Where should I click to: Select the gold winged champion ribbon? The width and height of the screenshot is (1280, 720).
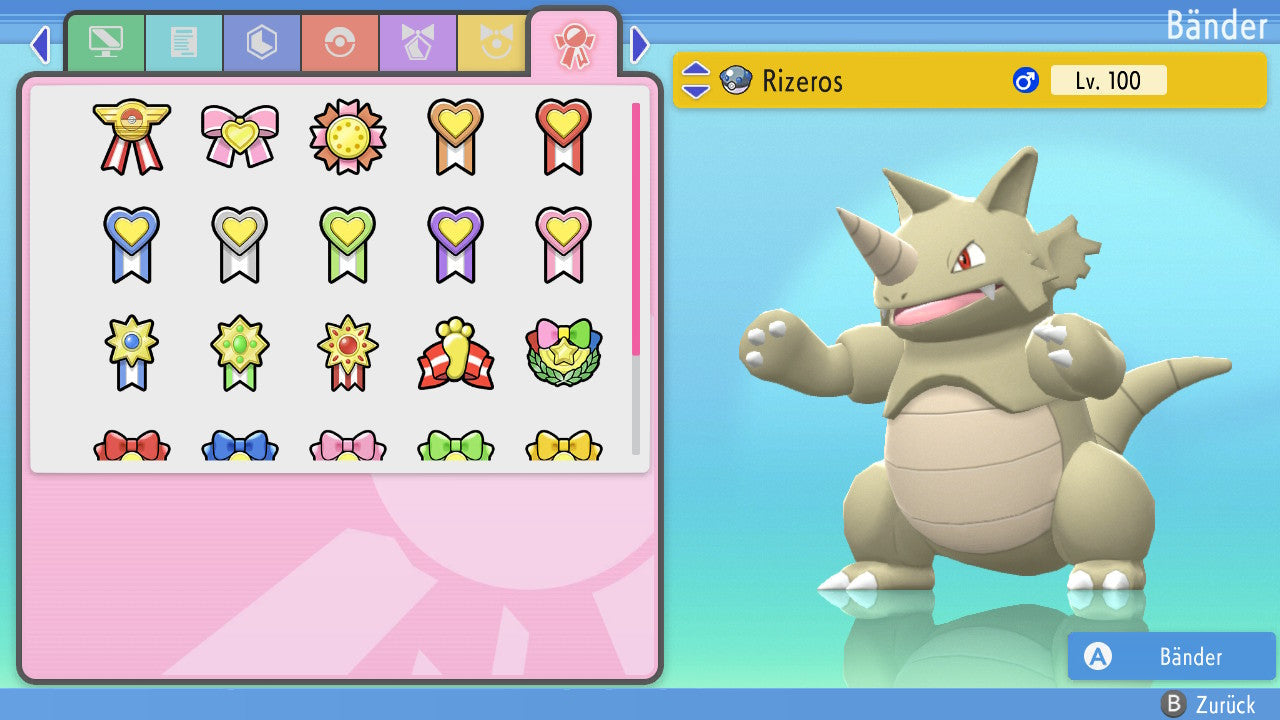pos(132,136)
